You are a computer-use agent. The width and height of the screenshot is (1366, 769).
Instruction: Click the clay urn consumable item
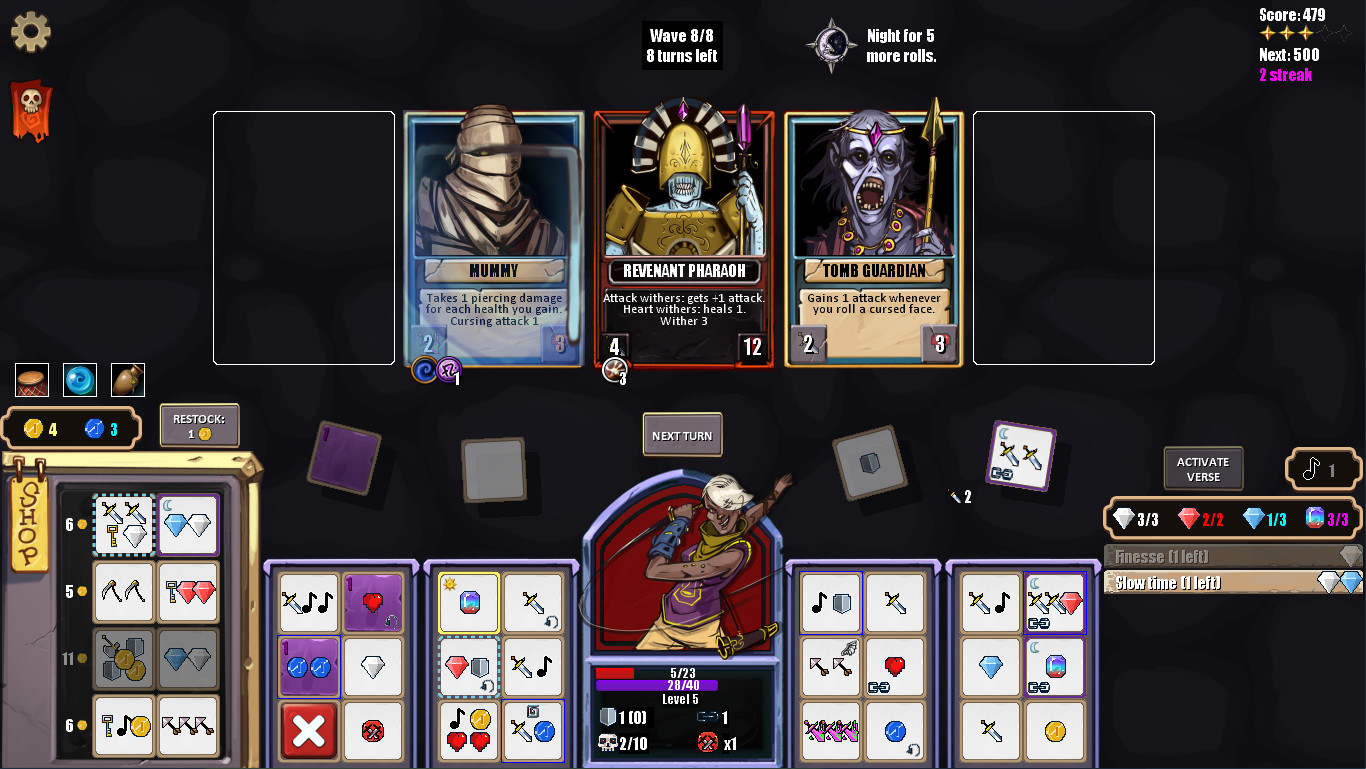(126, 380)
